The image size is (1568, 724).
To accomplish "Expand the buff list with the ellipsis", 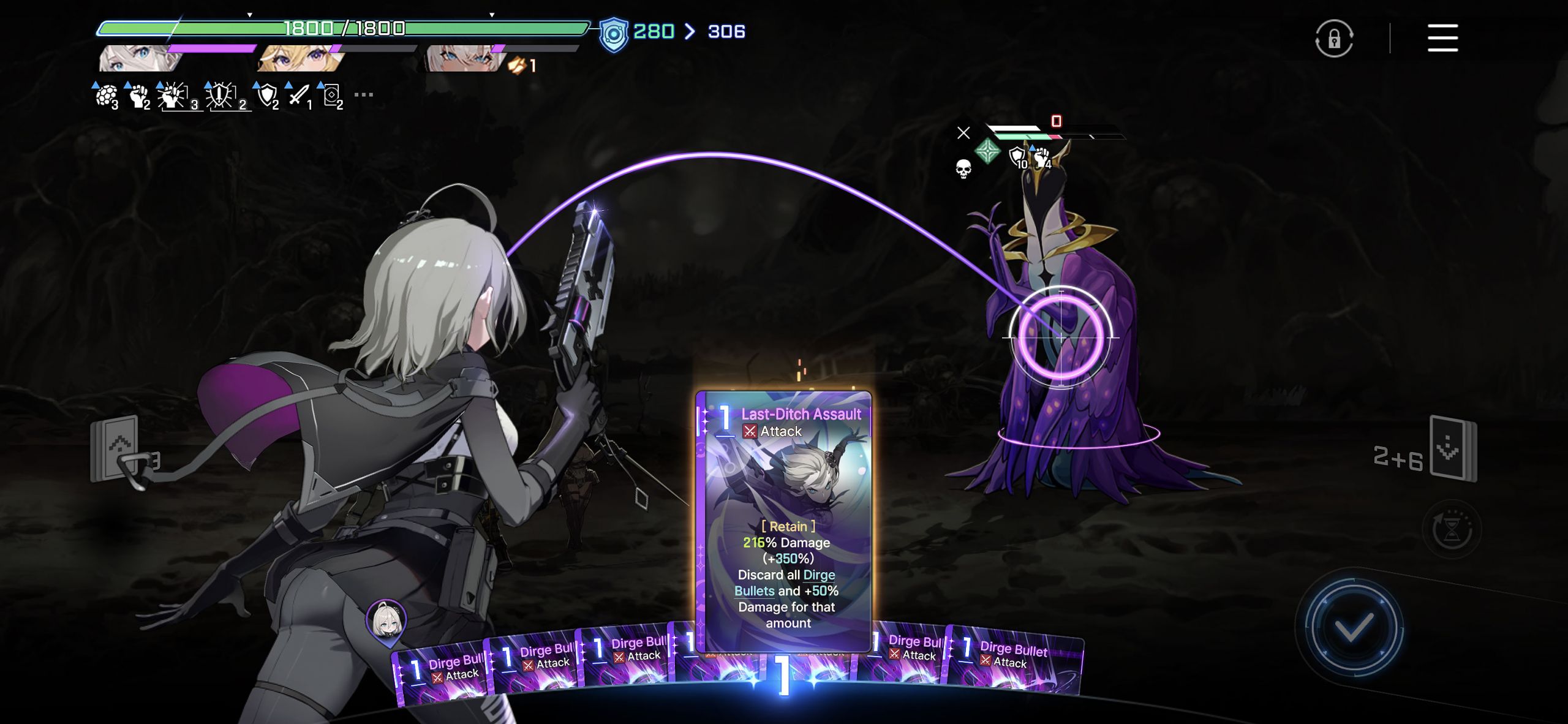I will click(363, 95).
